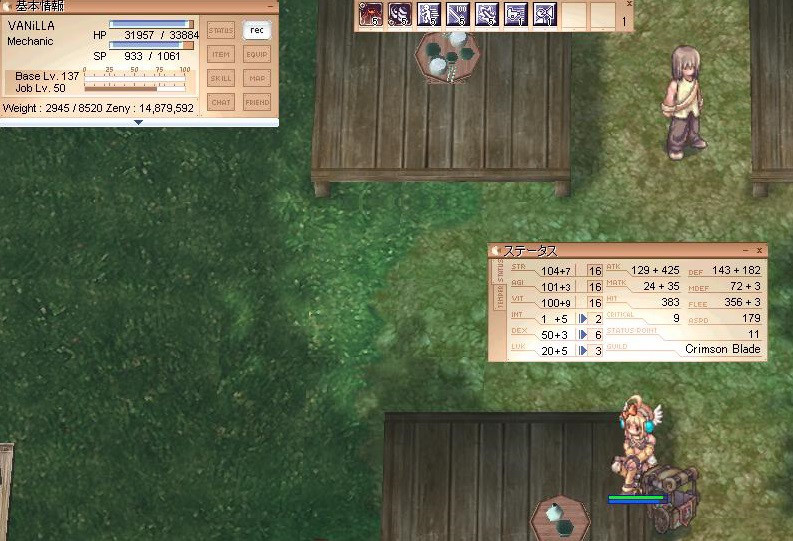Screen dimensions: 793x541
Task: Raise INT with its arrow button
Action: (x=582, y=318)
